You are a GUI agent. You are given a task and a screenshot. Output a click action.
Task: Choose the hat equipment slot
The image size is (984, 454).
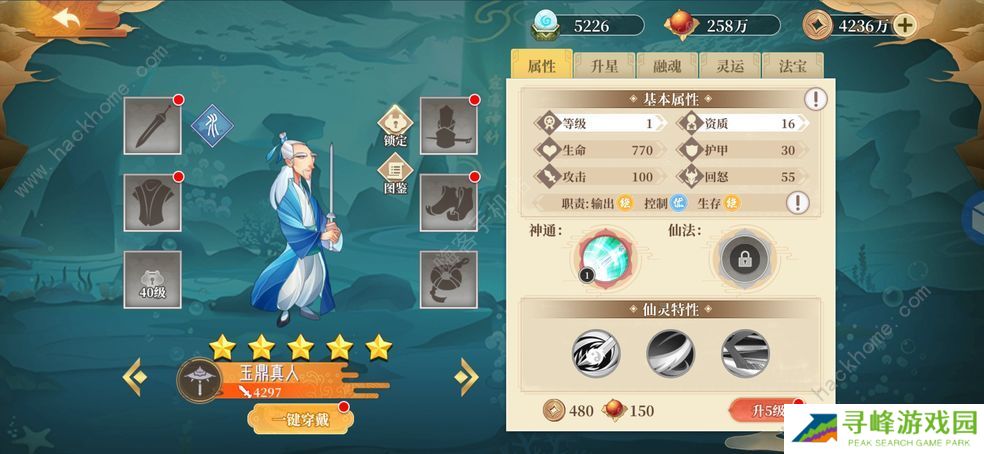(447, 125)
